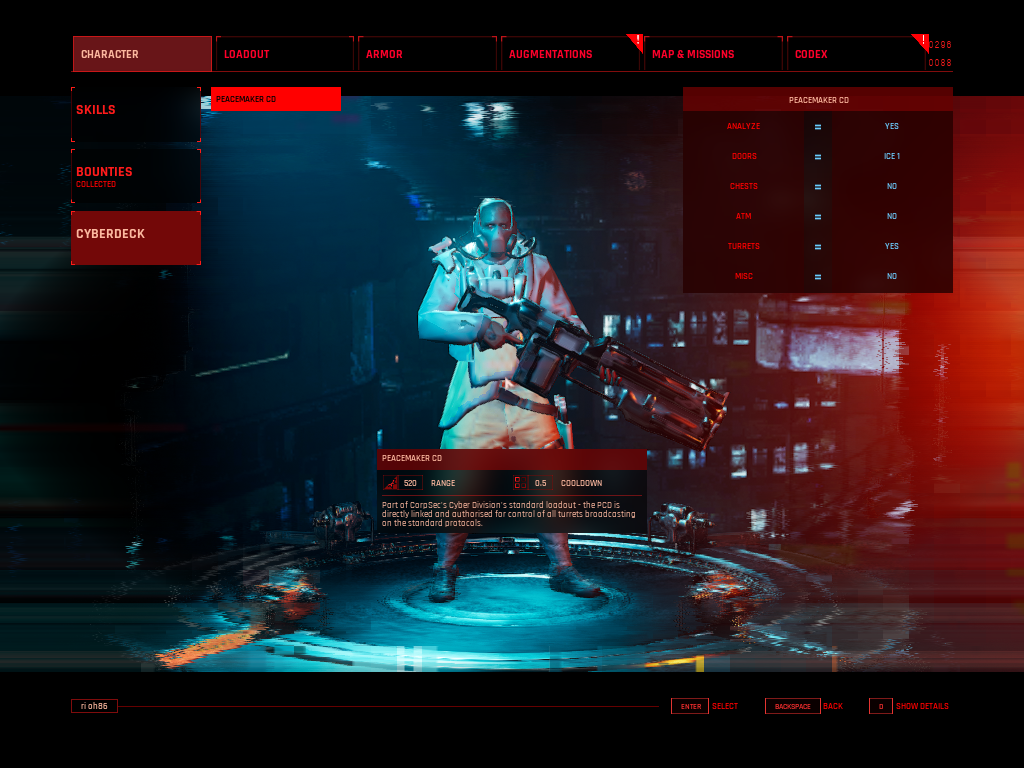The height and width of the screenshot is (768, 1024).
Task: Open the Map & Missions tab
Action: (712, 54)
